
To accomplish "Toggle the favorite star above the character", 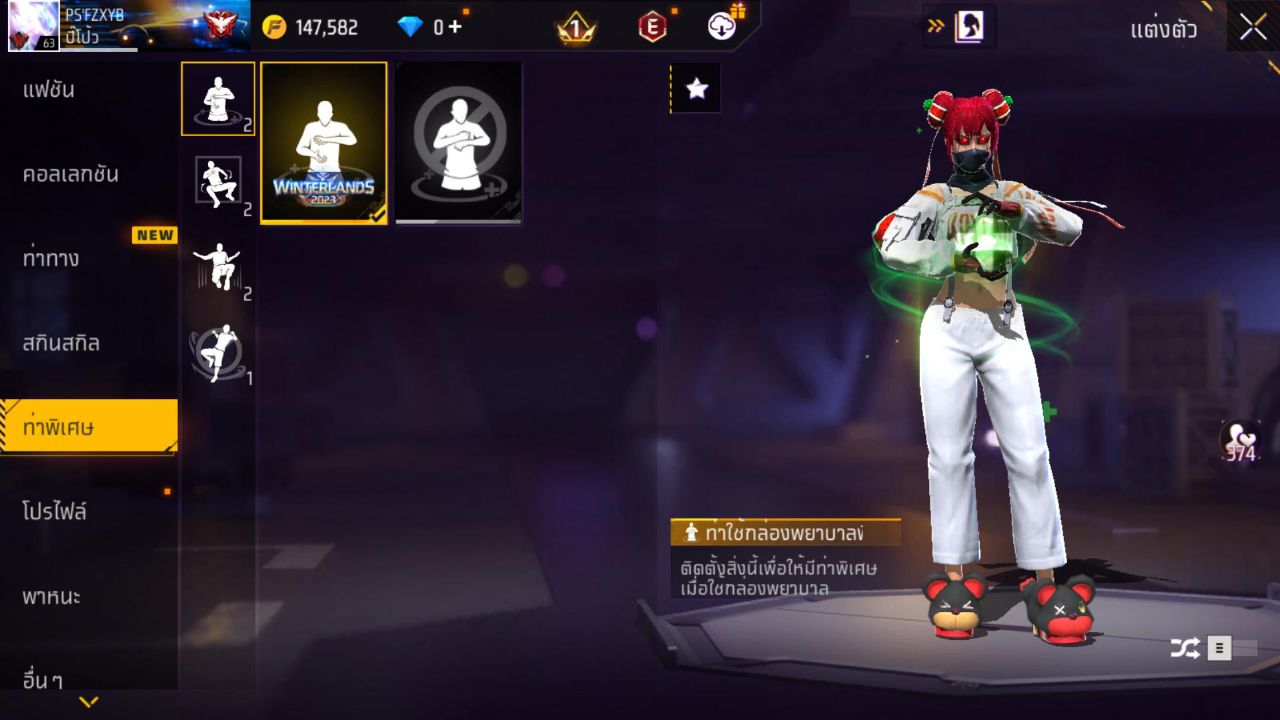I will coord(694,88).
